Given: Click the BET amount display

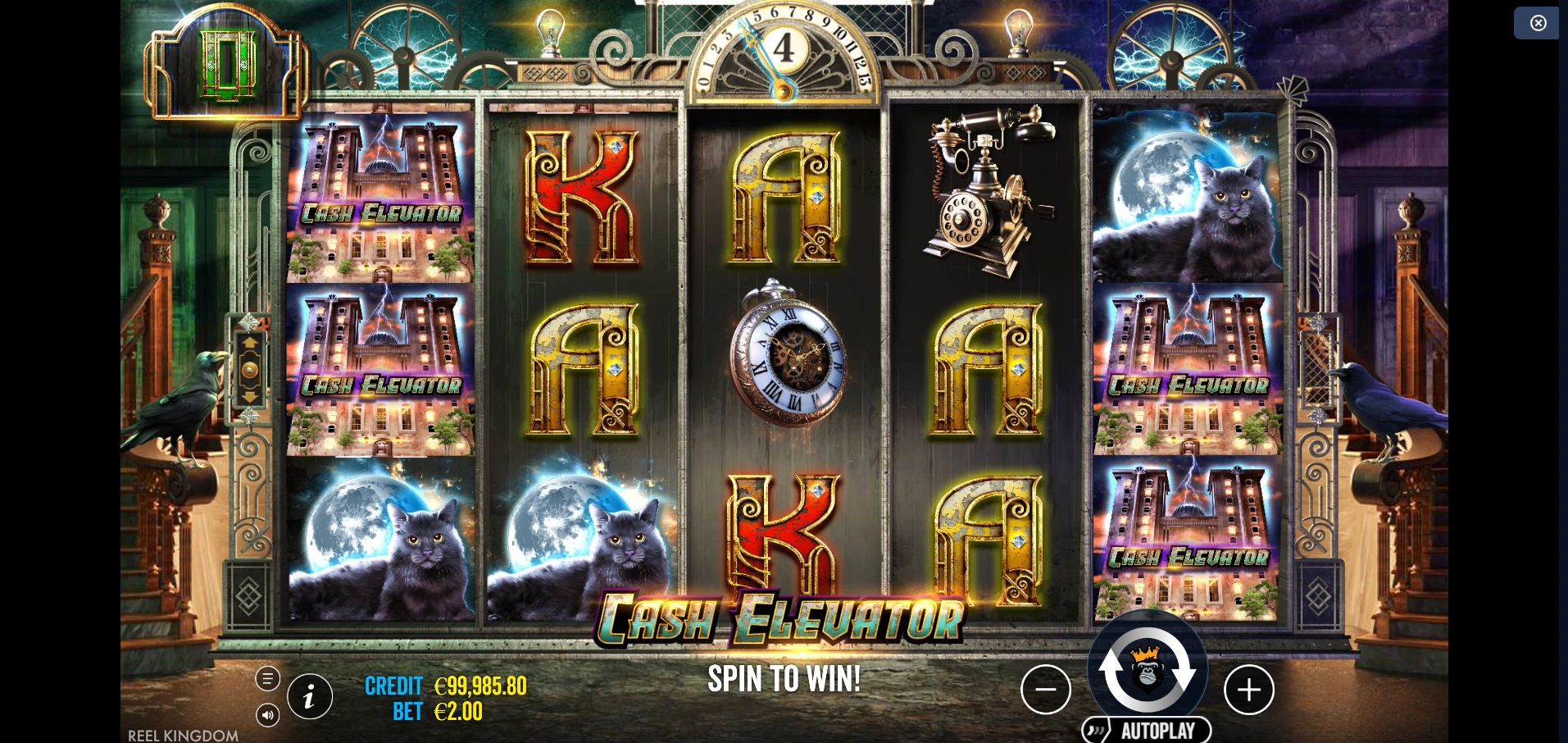Looking at the screenshot, I should [437, 712].
